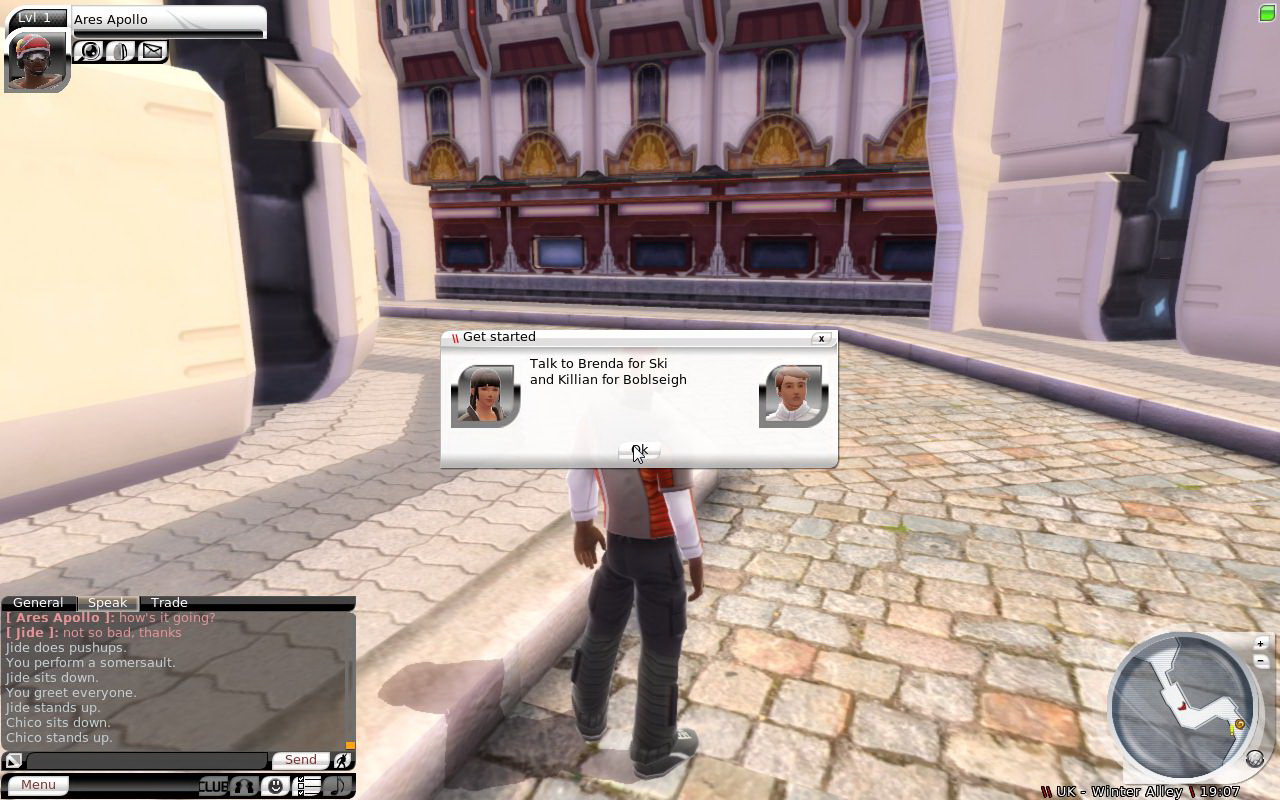Select Brenda's portrait in the dialog
This screenshot has height=800, width=1280.
coord(486,396)
